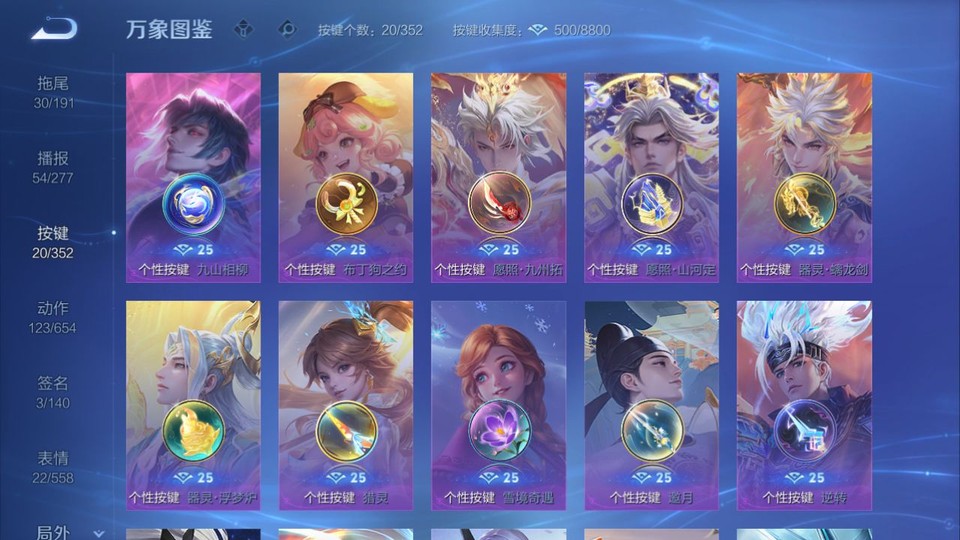
Task: Show the 动作 category
Action: click(54, 316)
